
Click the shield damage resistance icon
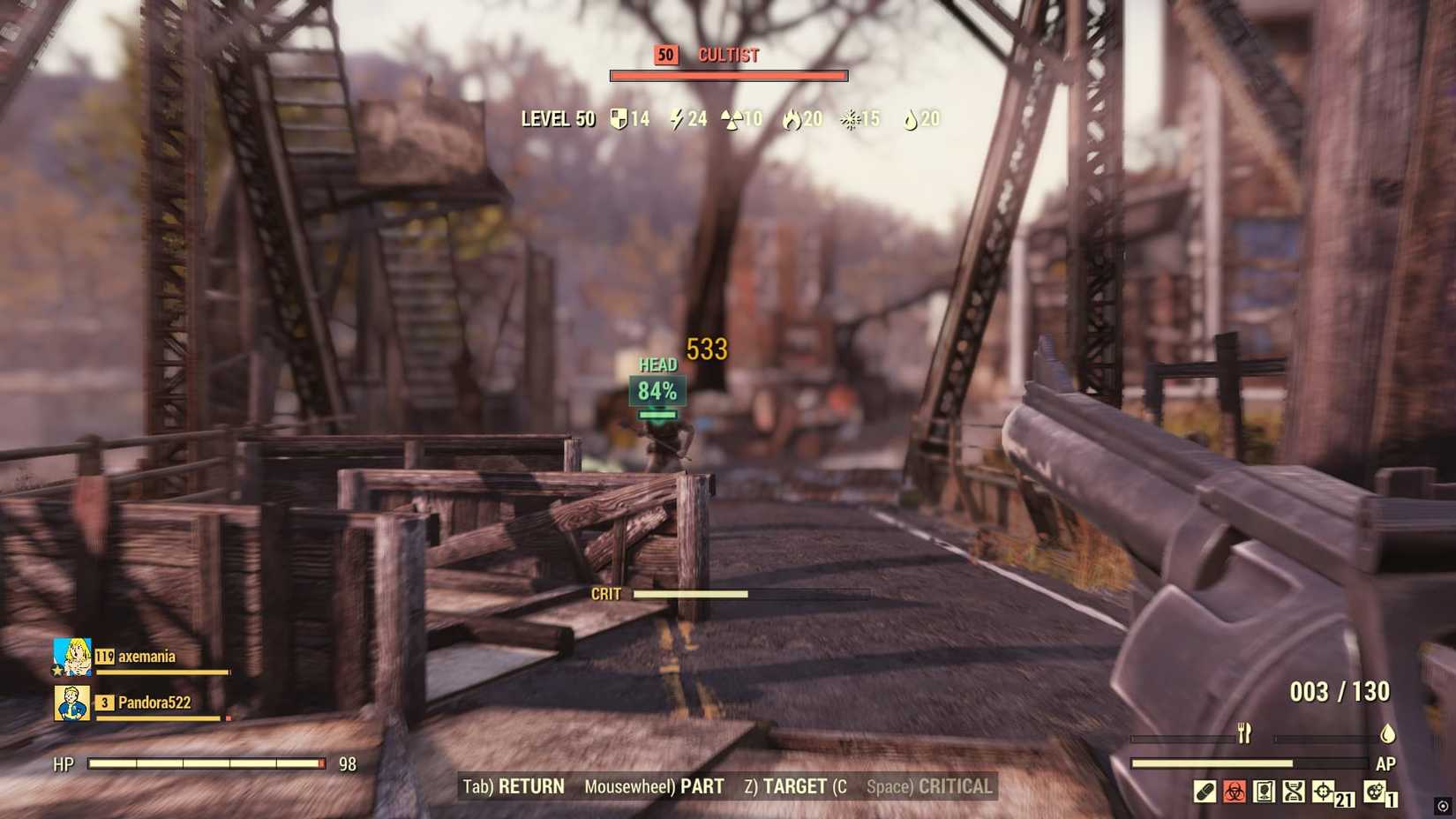[618, 118]
